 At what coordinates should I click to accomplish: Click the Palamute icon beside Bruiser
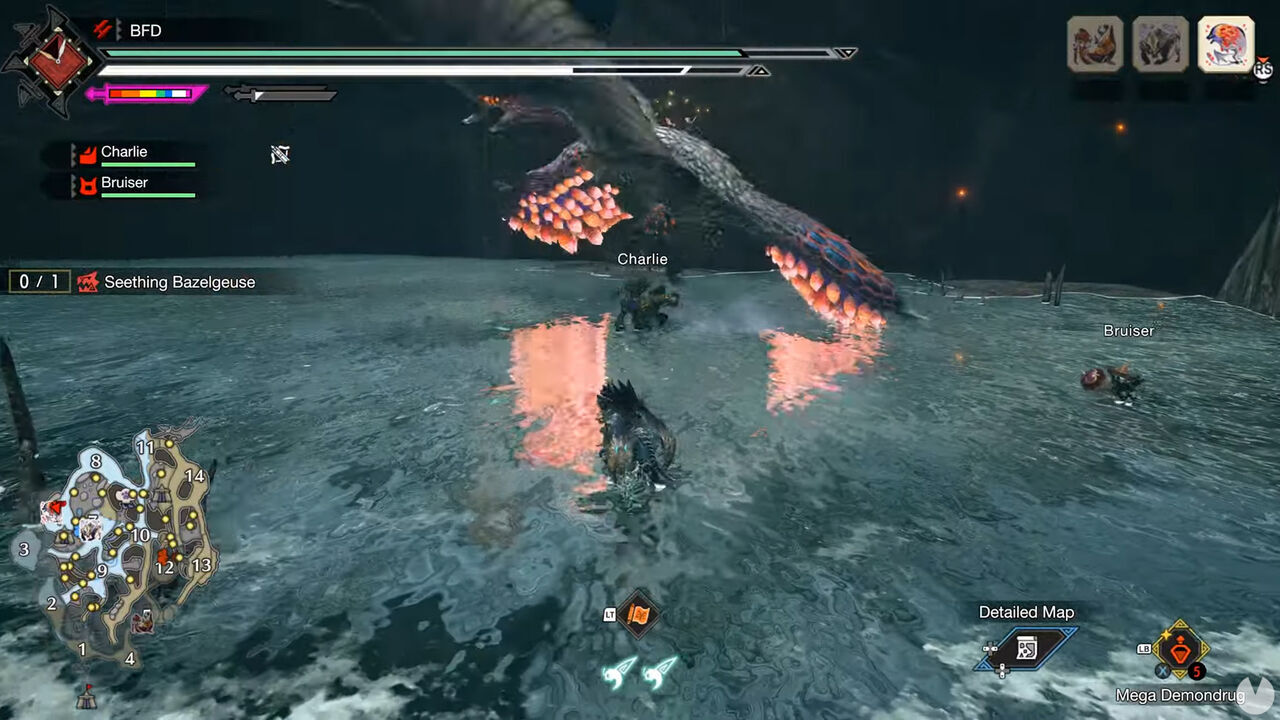pyautogui.click(x=88, y=185)
